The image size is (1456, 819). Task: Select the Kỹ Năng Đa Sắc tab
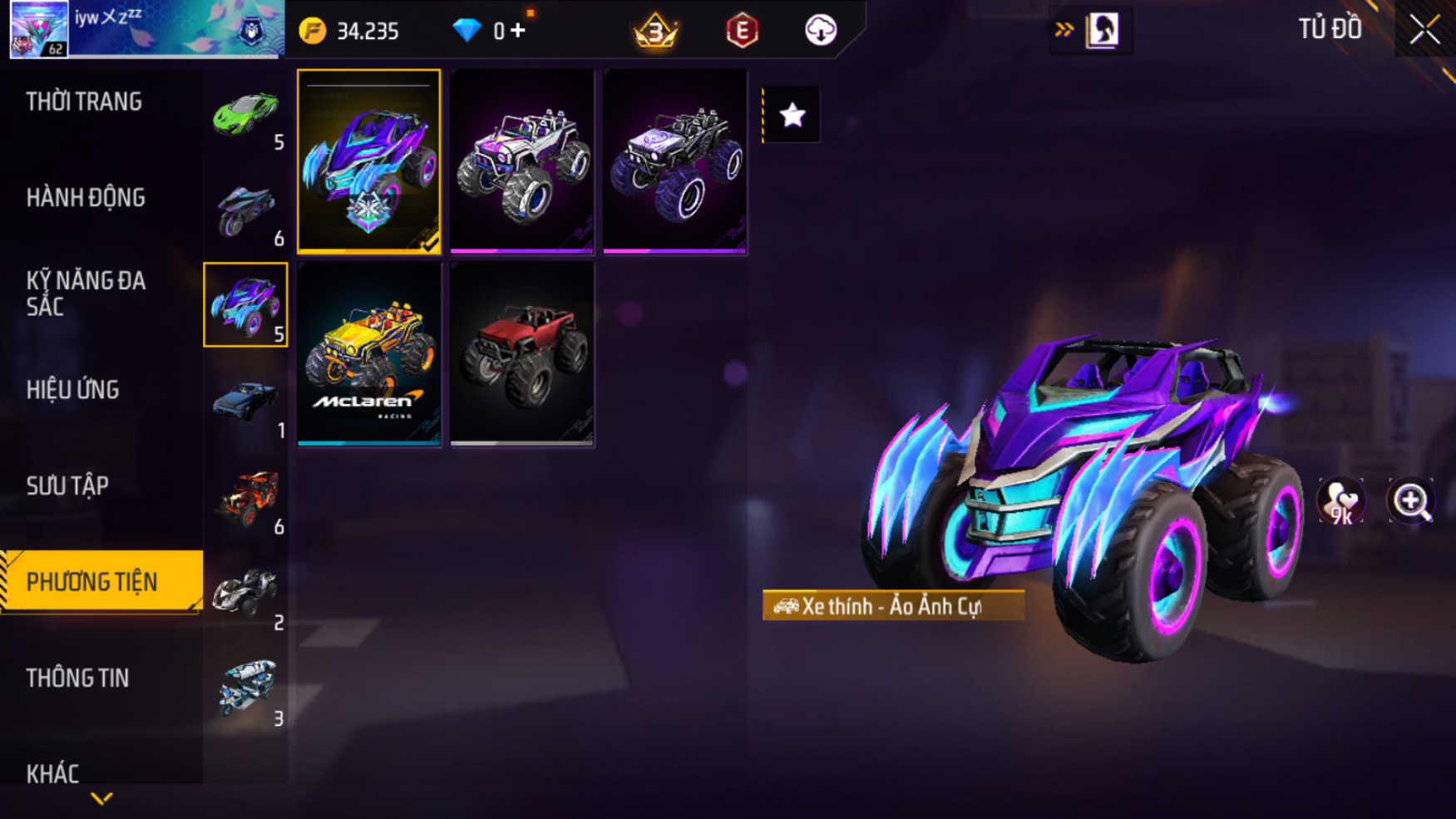[x=86, y=293]
